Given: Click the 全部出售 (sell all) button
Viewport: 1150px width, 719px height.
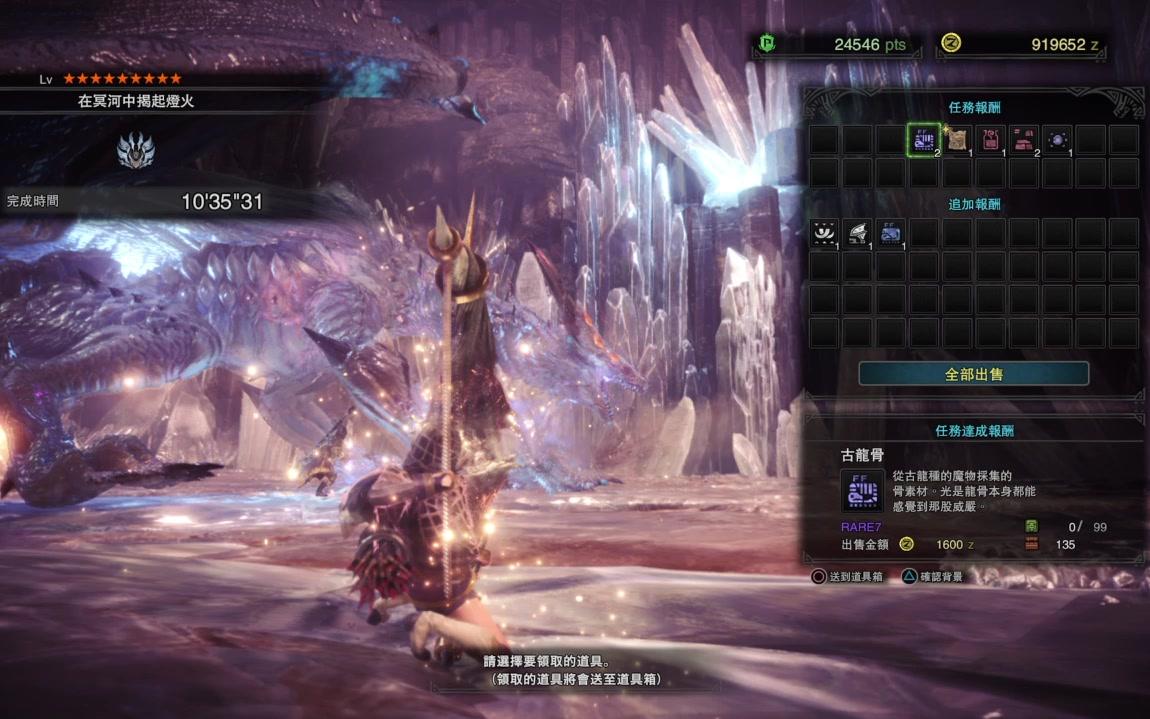Looking at the screenshot, I should pyautogui.click(x=973, y=374).
